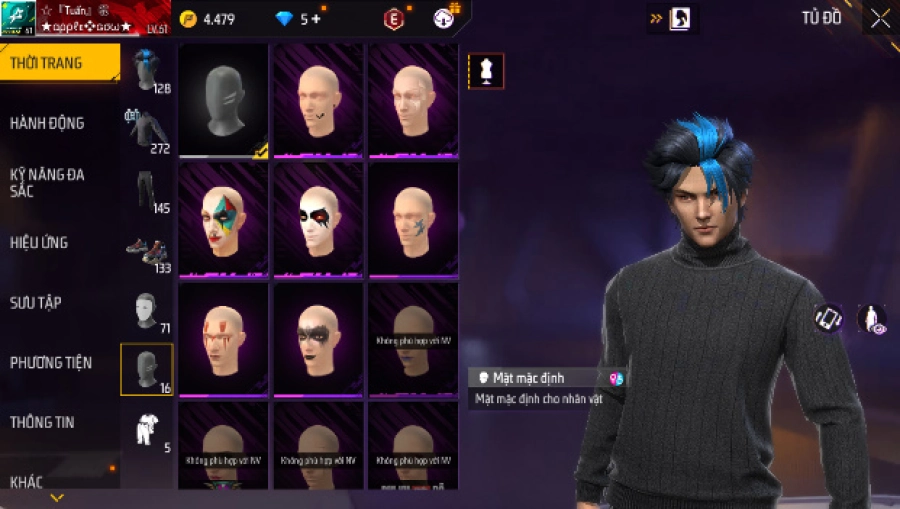Select the white mask category with 71 items
This screenshot has width=900, height=509.
(x=147, y=311)
